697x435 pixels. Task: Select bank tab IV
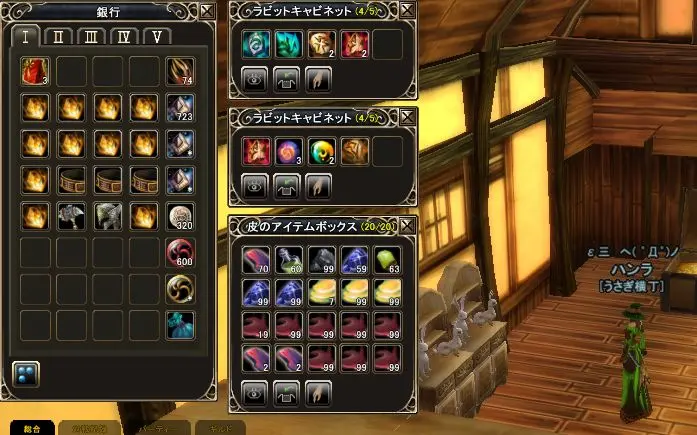[125, 38]
